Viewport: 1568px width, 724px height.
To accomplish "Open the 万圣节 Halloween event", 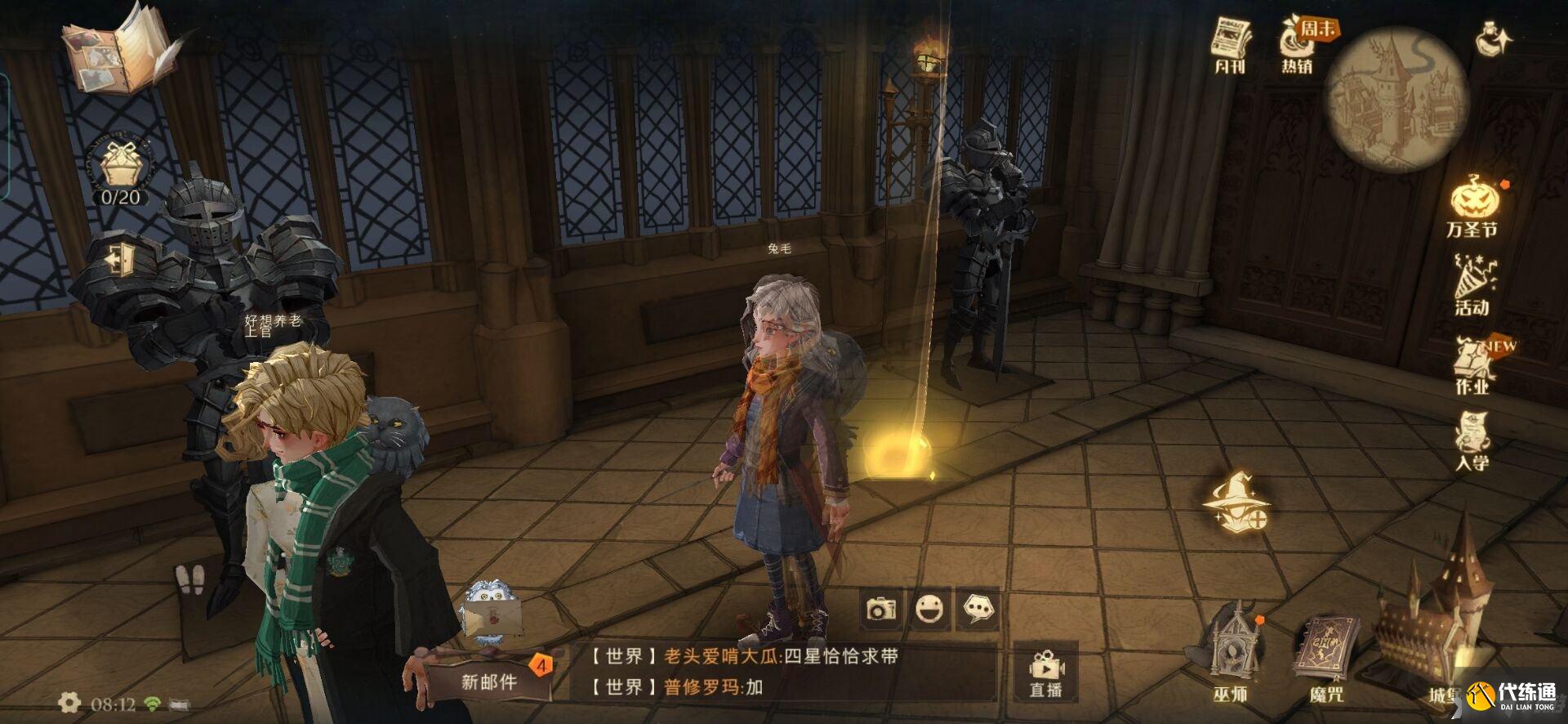I will click(1474, 206).
